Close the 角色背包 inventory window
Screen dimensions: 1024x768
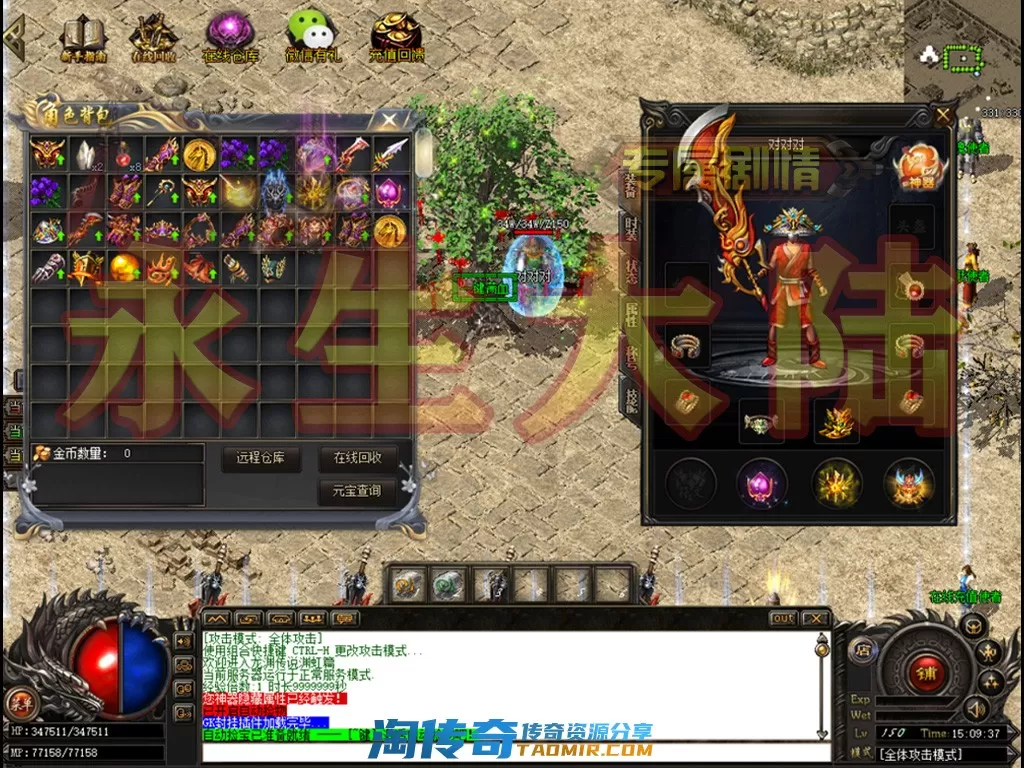(388, 120)
